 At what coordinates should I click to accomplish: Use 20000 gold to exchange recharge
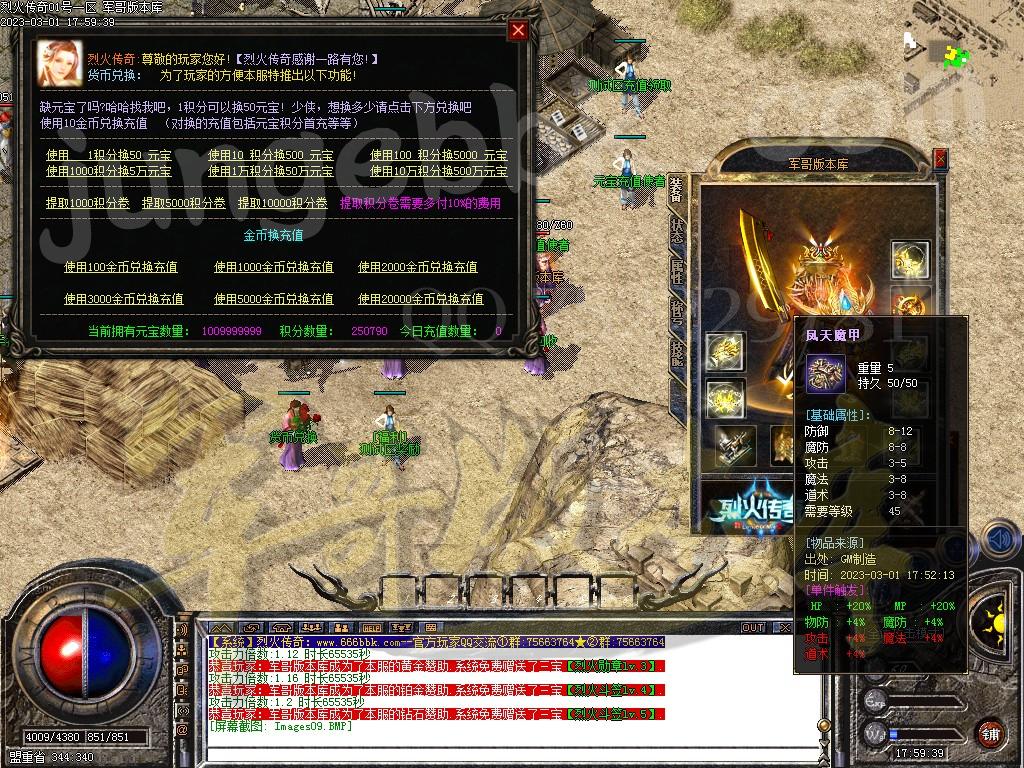coord(420,299)
